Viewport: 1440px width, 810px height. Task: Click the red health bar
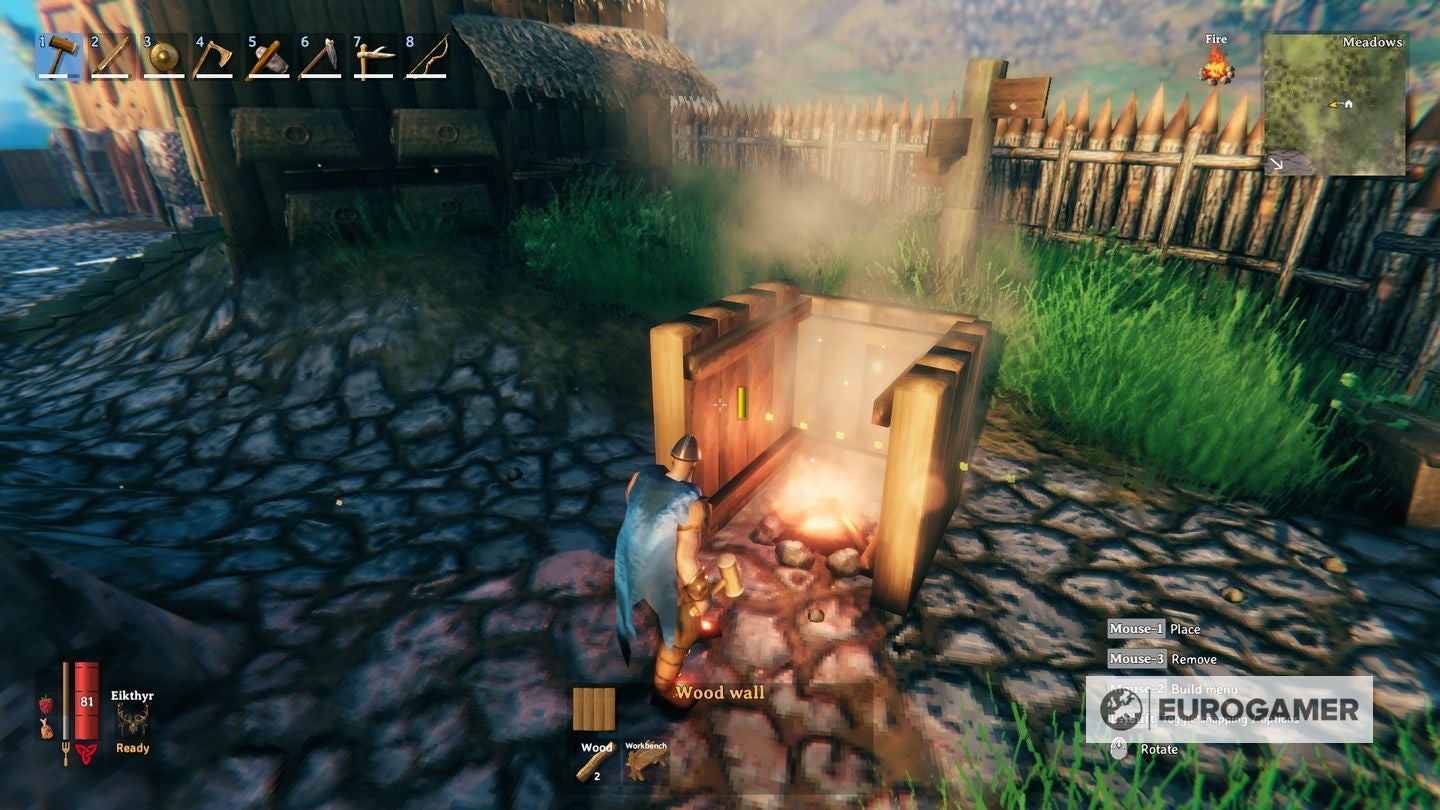[86, 698]
